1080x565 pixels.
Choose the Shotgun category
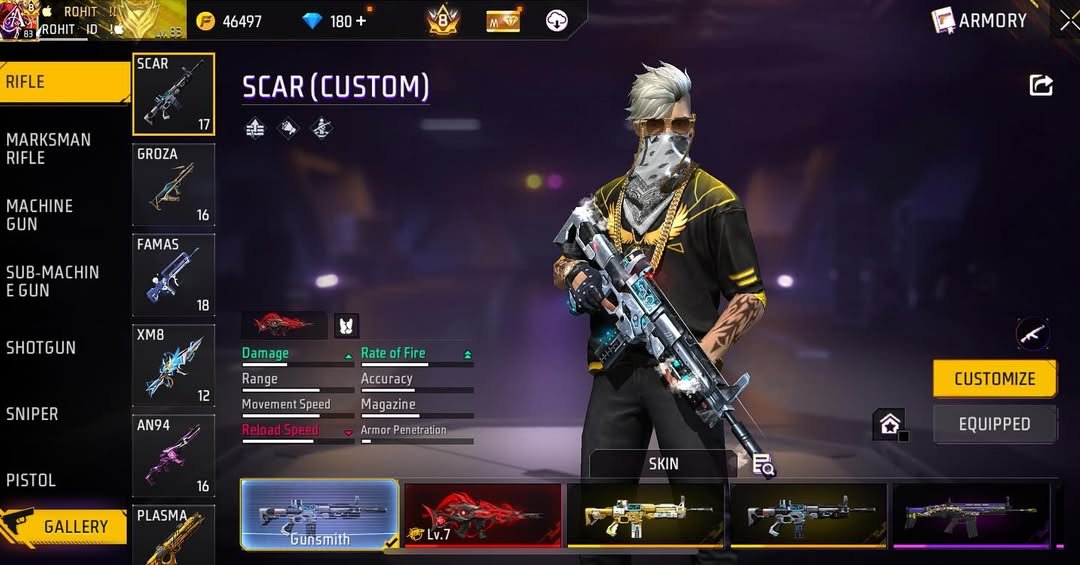coord(41,347)
